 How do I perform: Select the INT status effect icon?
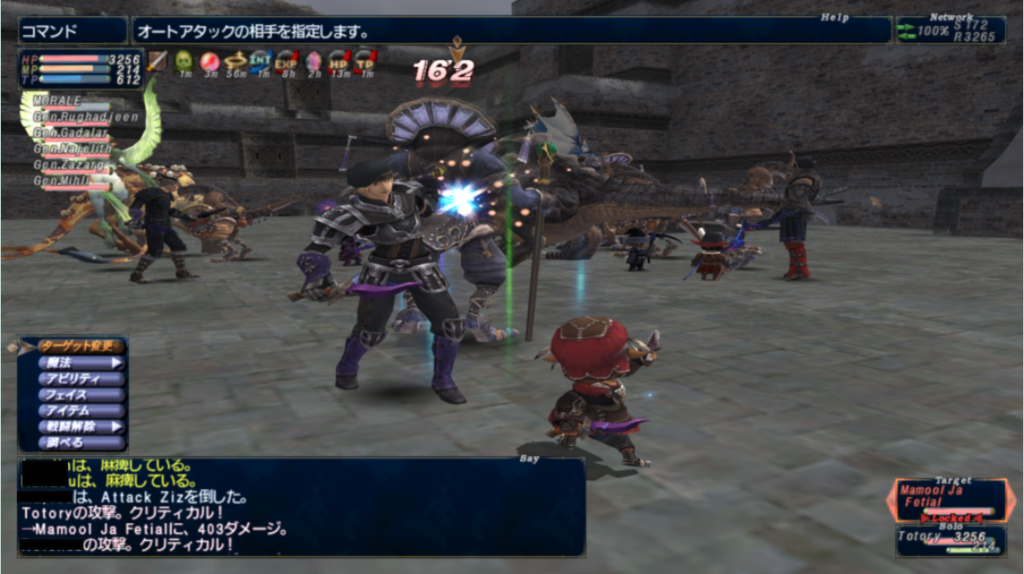coord(261,62)
